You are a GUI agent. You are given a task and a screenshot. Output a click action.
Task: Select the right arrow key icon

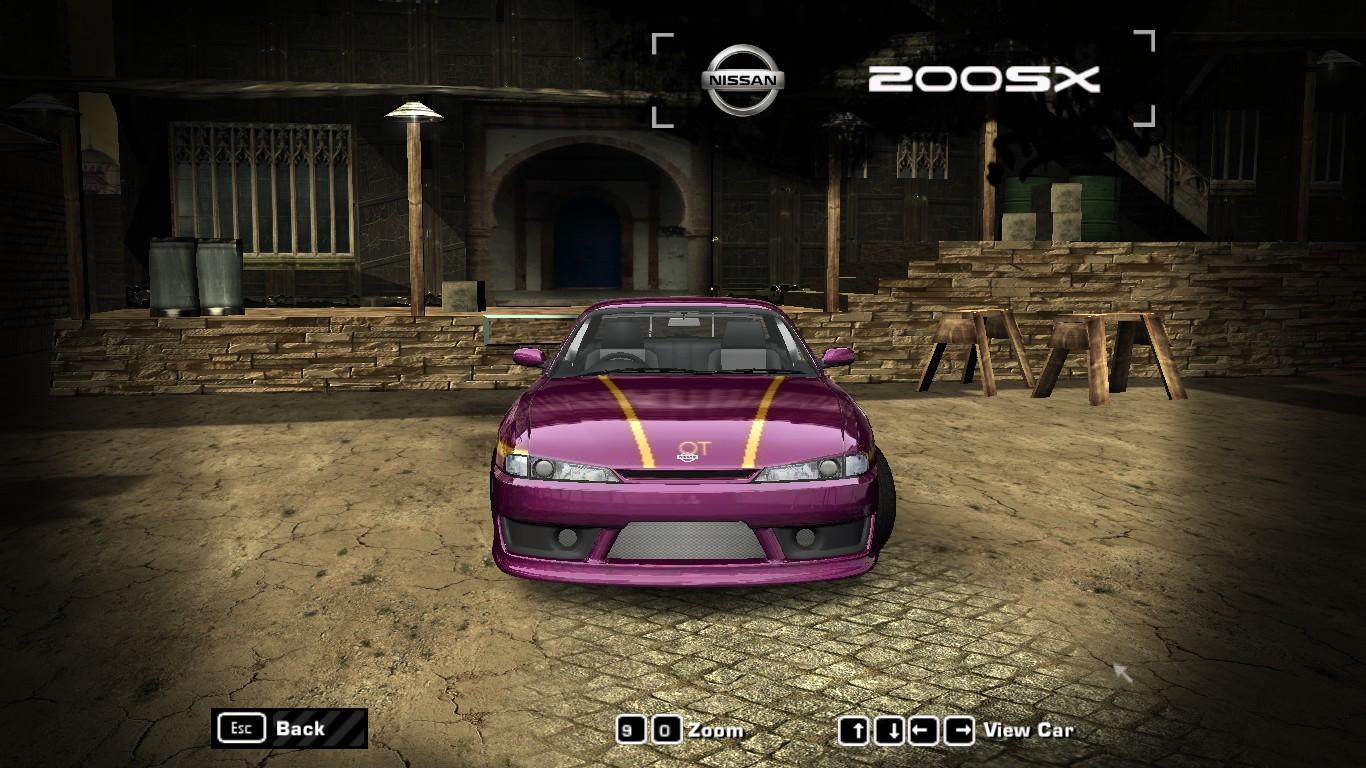pyautogui.click(x=961, y=730)
